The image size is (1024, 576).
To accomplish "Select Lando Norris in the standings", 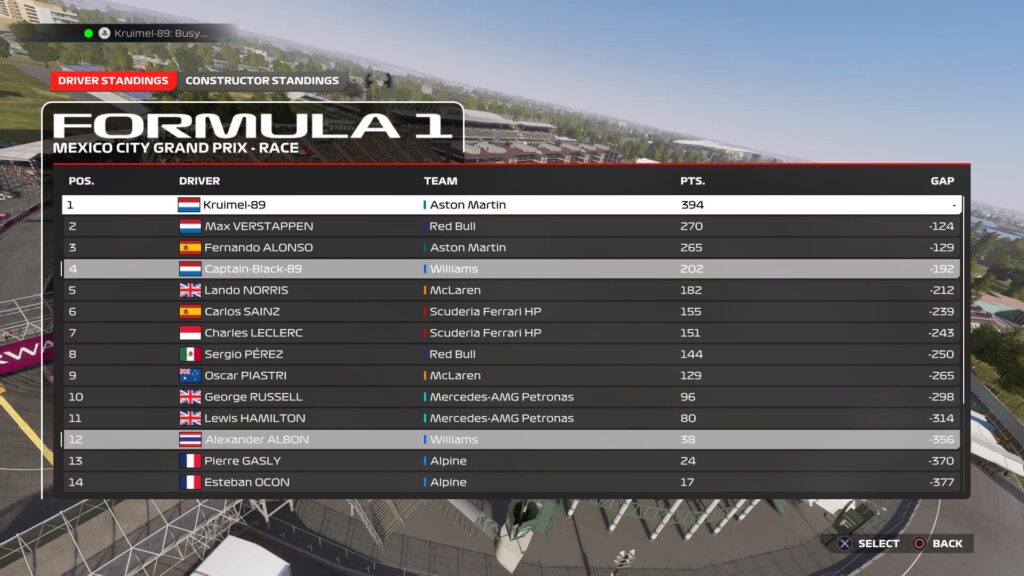I will (511, 290).
